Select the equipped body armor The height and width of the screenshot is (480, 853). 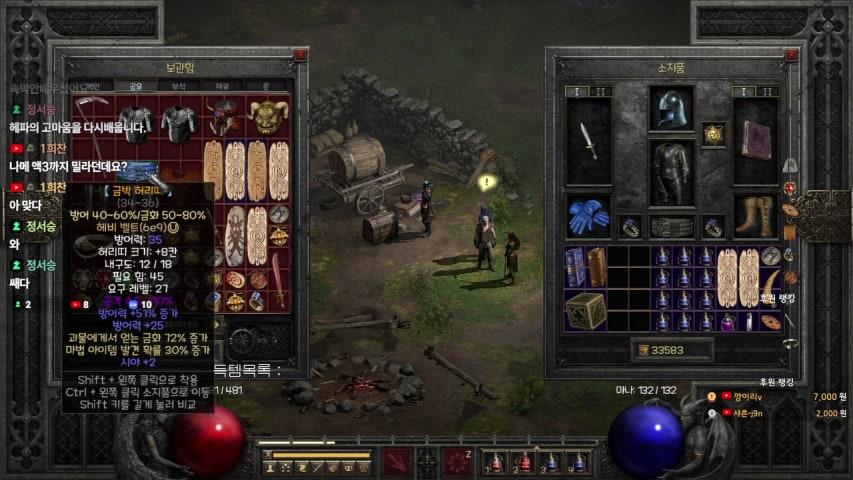coord(671,171)
